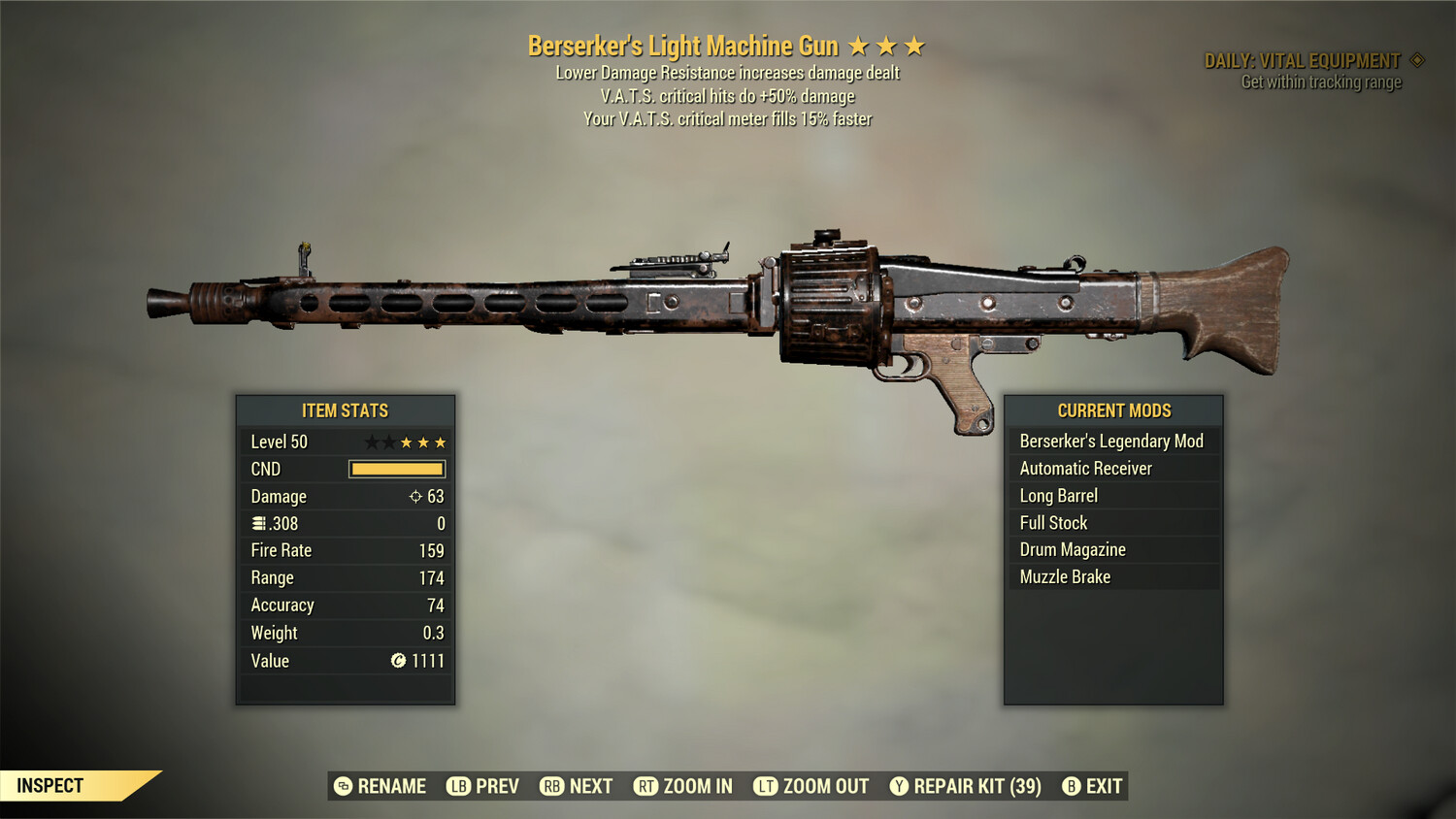
Task: Click the CURRENT MODS panel header
Action: (x=1112, y=410)
